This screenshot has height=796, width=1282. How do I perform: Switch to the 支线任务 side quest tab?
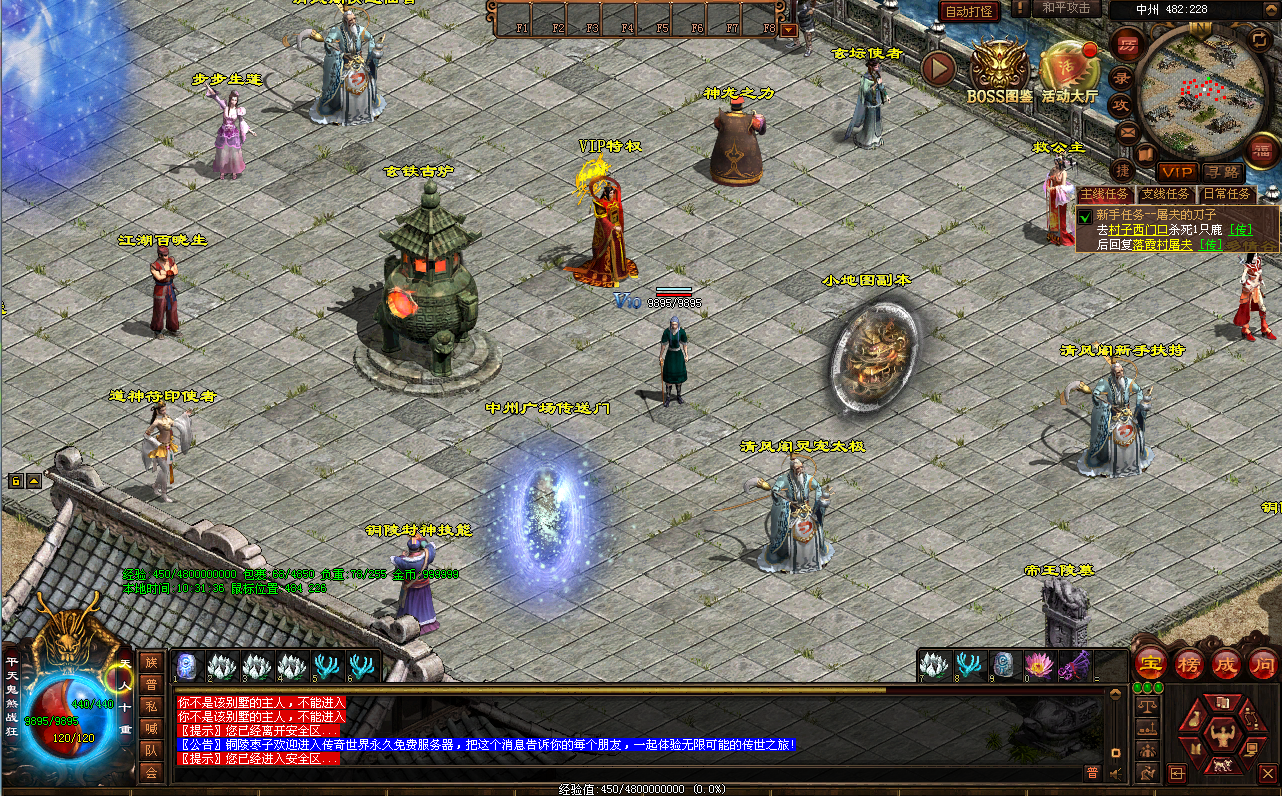[x=1166, y=194]
